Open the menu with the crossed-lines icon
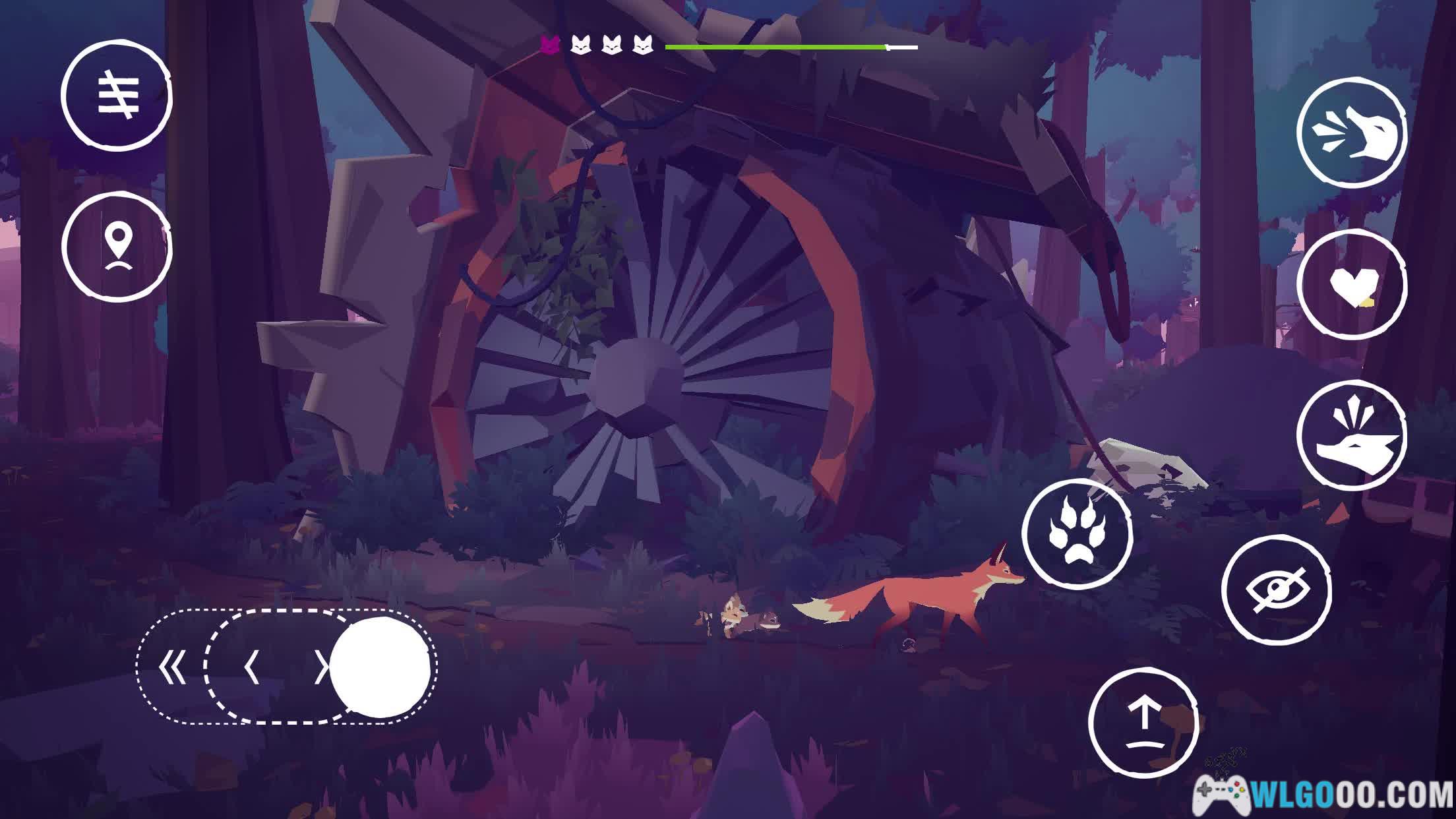Image resolution: width=1456 pixels, height=819 pixels. click(x=117, y=96)
